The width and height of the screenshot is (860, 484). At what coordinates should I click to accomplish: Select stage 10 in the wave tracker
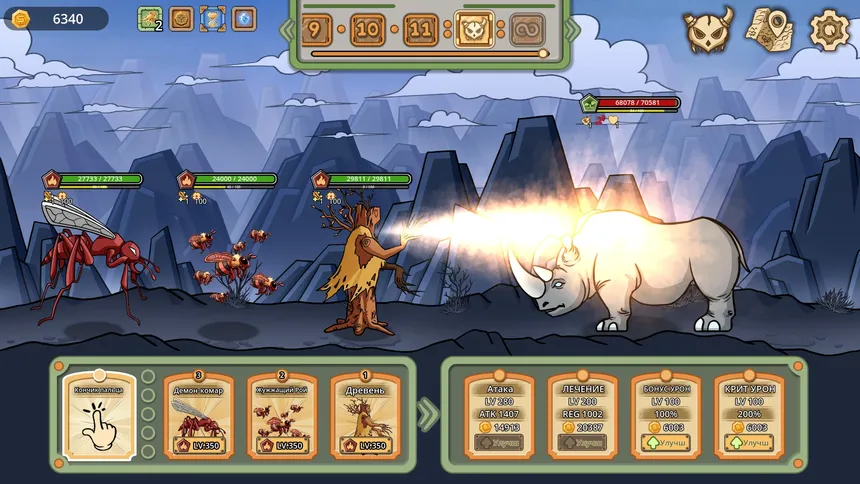tap(368, 30)
